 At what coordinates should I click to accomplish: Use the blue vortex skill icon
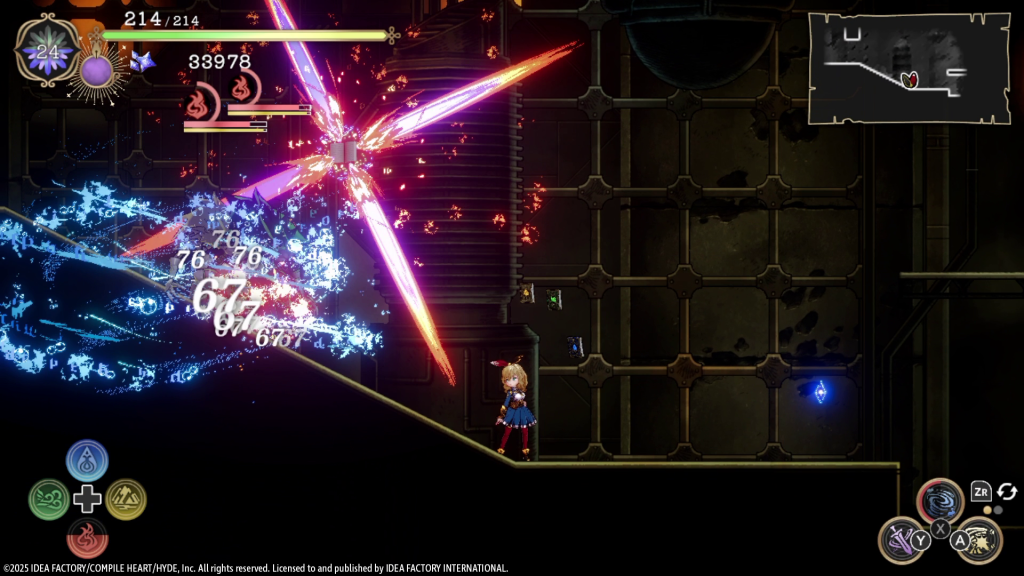click(x=940, y=500)
